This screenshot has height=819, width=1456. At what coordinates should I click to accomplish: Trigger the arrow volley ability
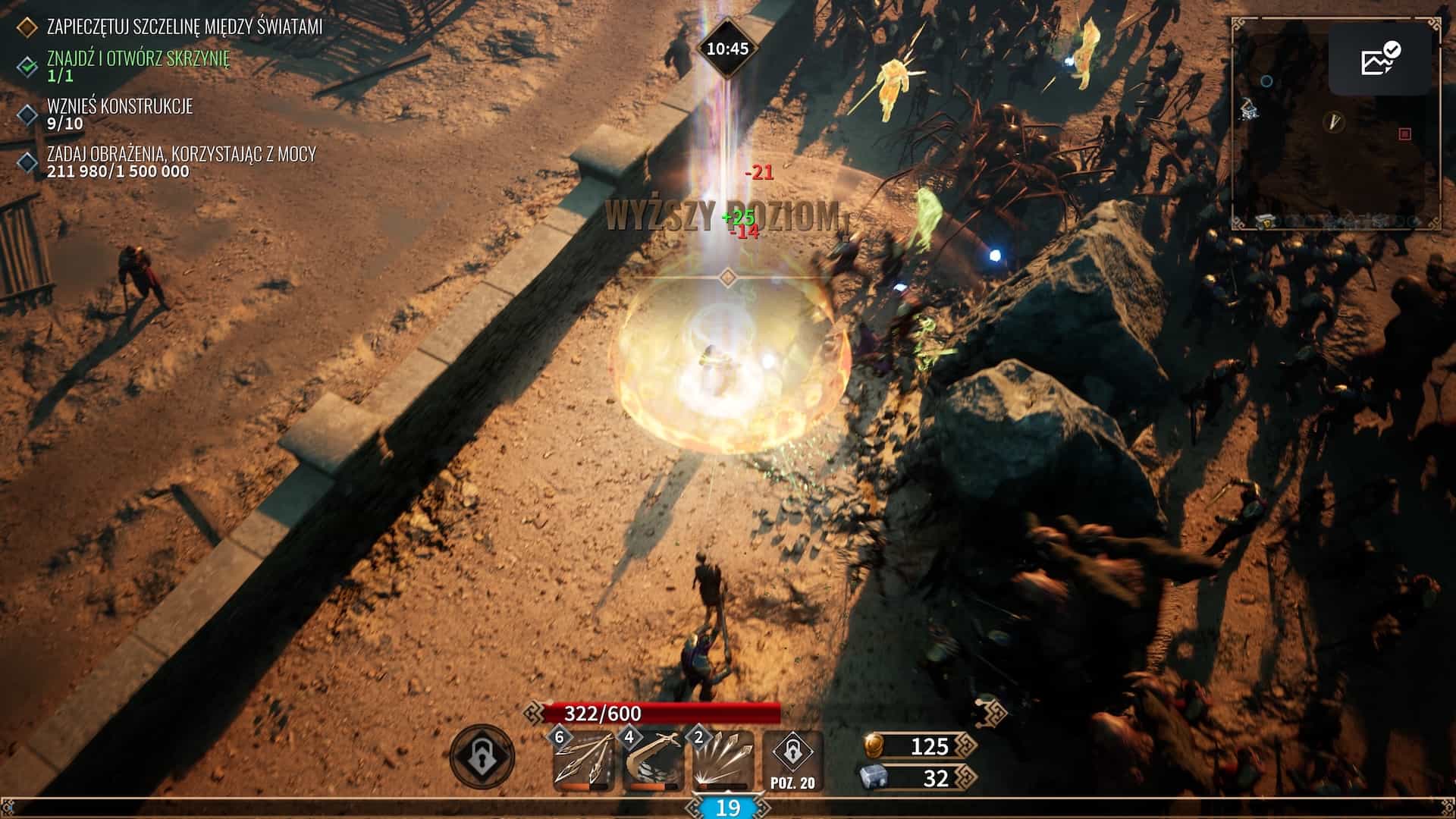pyautogui.click(x=721, y=762)
